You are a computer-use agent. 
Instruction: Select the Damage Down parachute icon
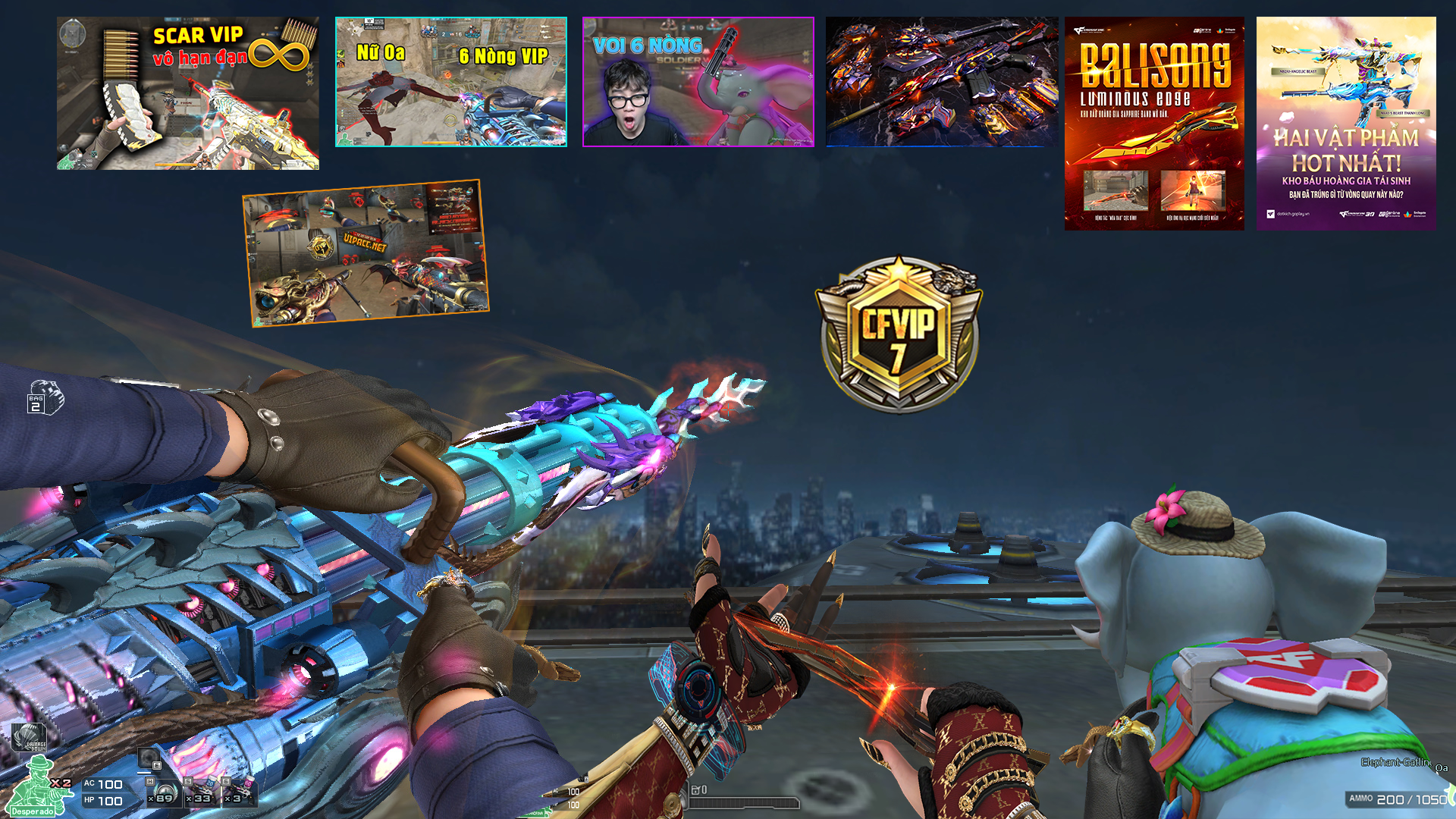coord(30,737)
